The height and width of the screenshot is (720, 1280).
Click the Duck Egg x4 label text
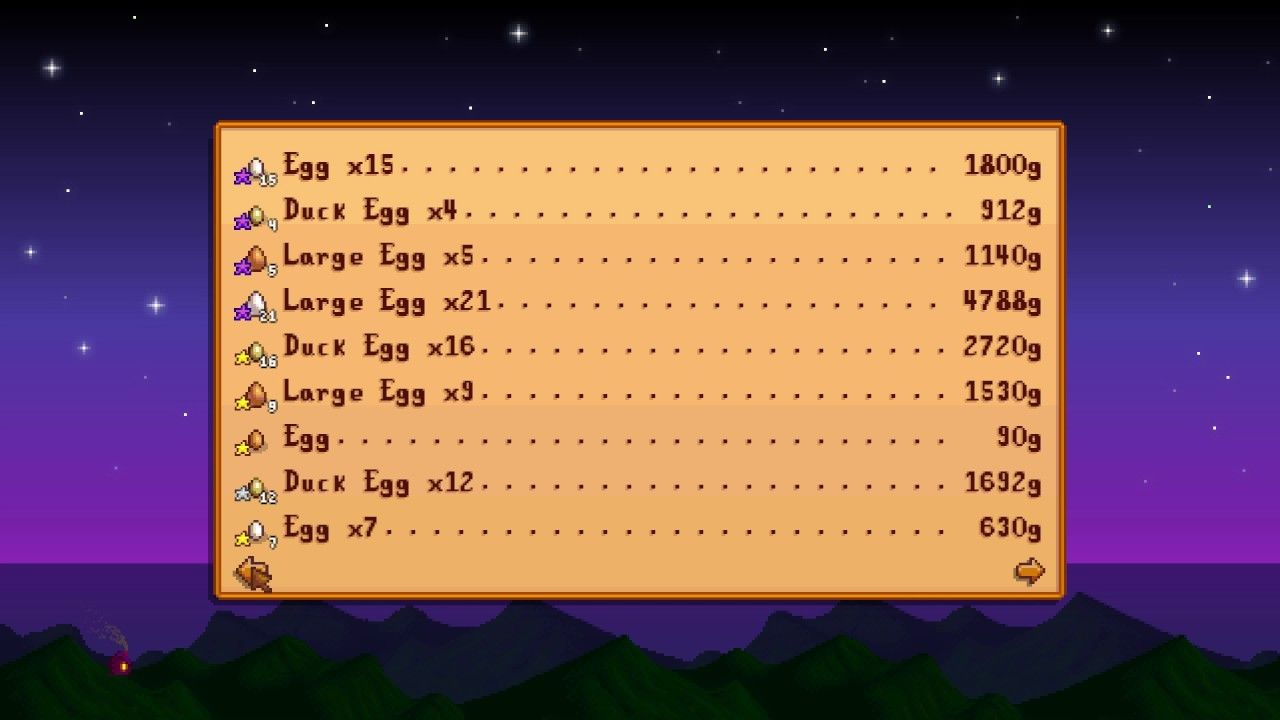point(370,212)
